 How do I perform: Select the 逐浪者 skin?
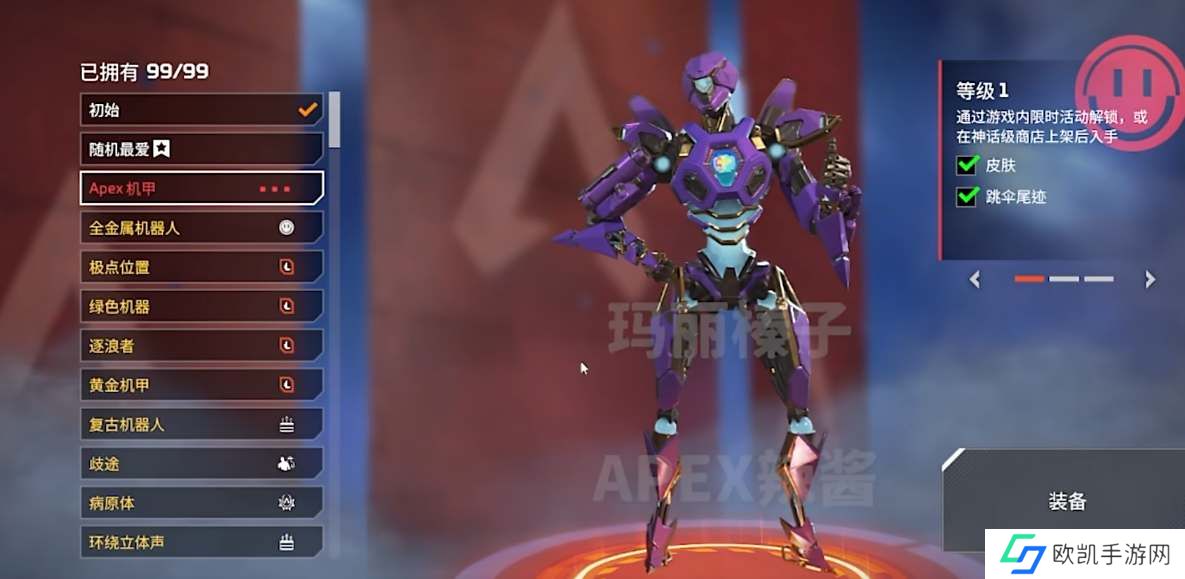point(200,345)
